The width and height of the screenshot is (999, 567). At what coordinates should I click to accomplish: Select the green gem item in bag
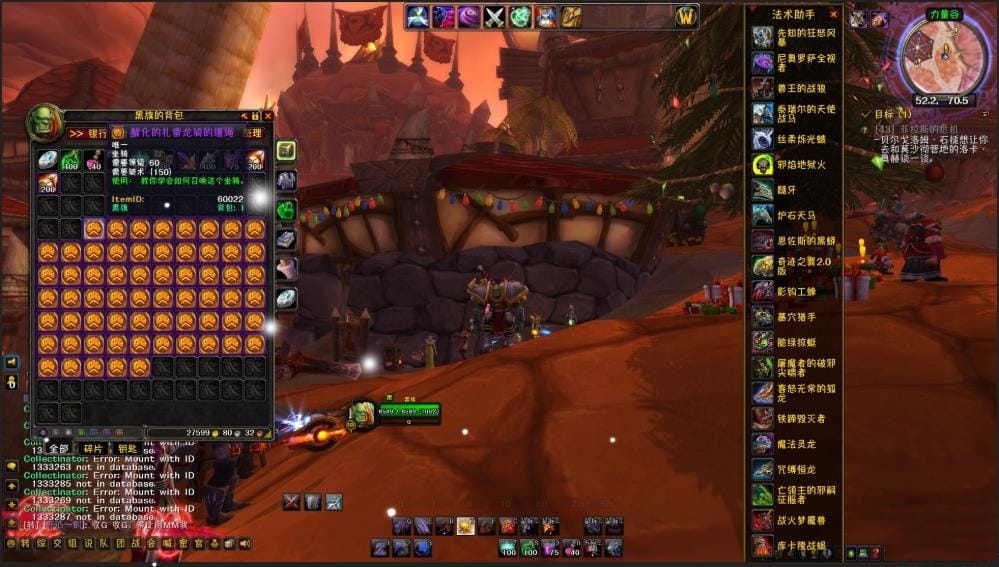(70, 160)
